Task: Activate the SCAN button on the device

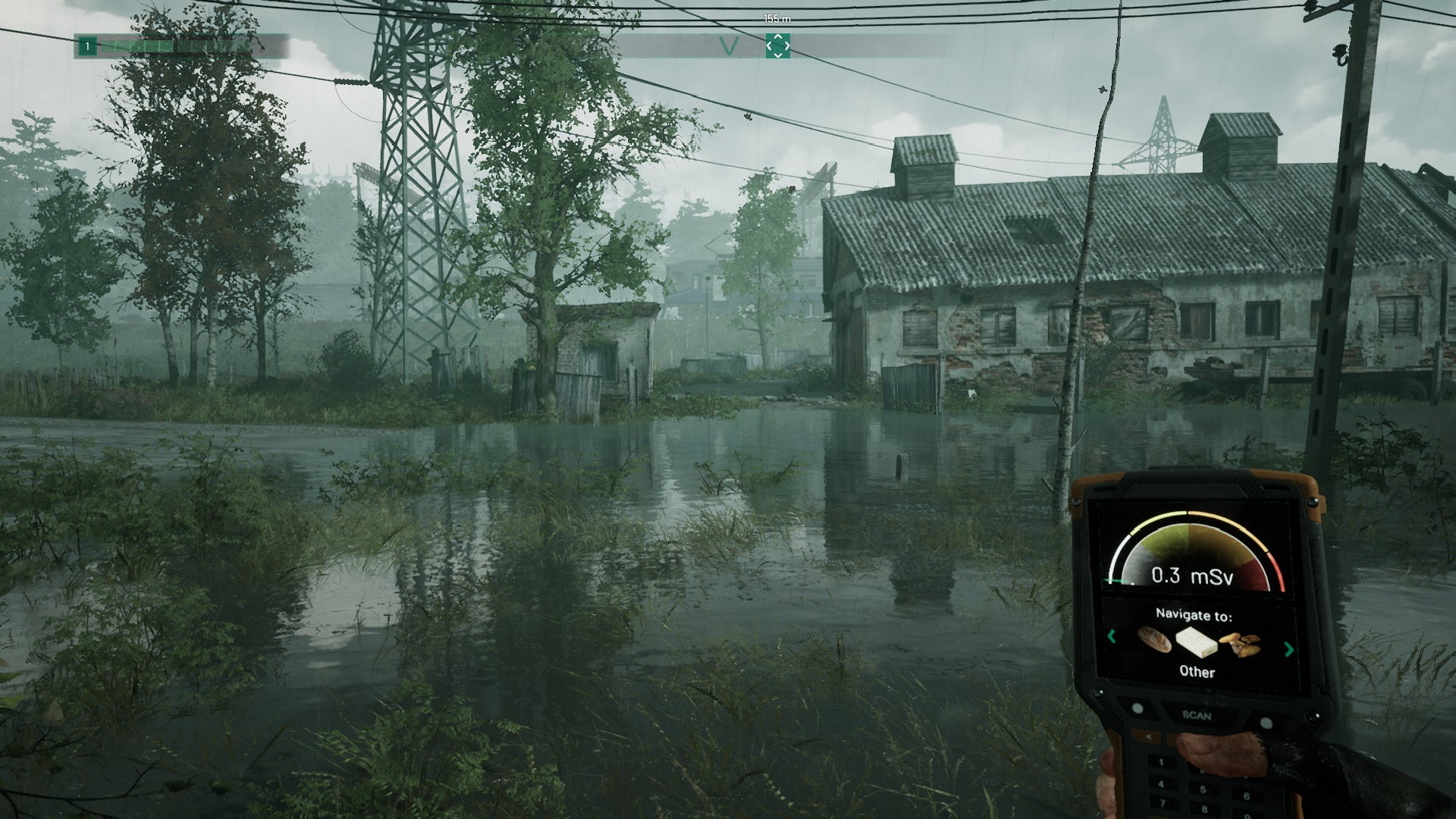Action: [x=1197, y=715]
